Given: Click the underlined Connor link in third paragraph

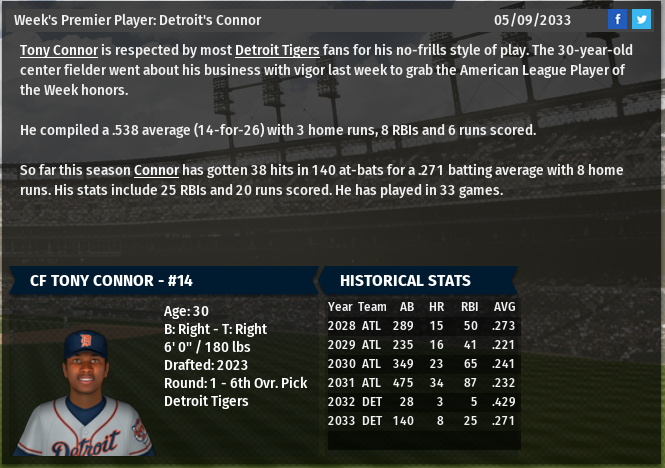Looking at the screenshot, I should (156, 170).
